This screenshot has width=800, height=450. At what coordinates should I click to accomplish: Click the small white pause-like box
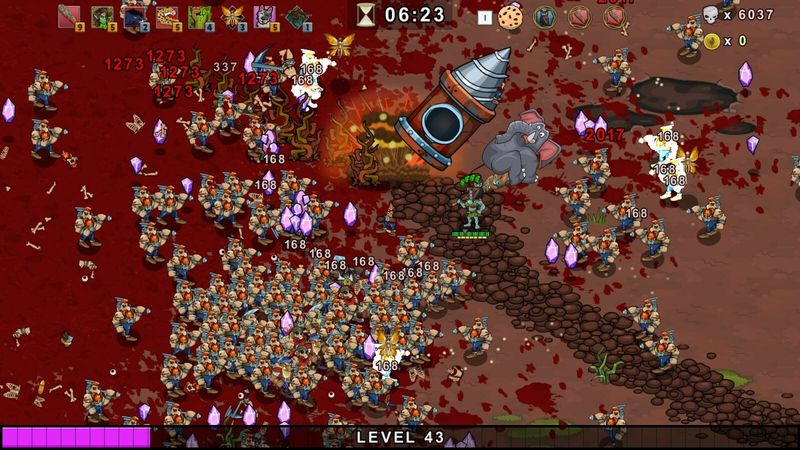click(484, 17)
